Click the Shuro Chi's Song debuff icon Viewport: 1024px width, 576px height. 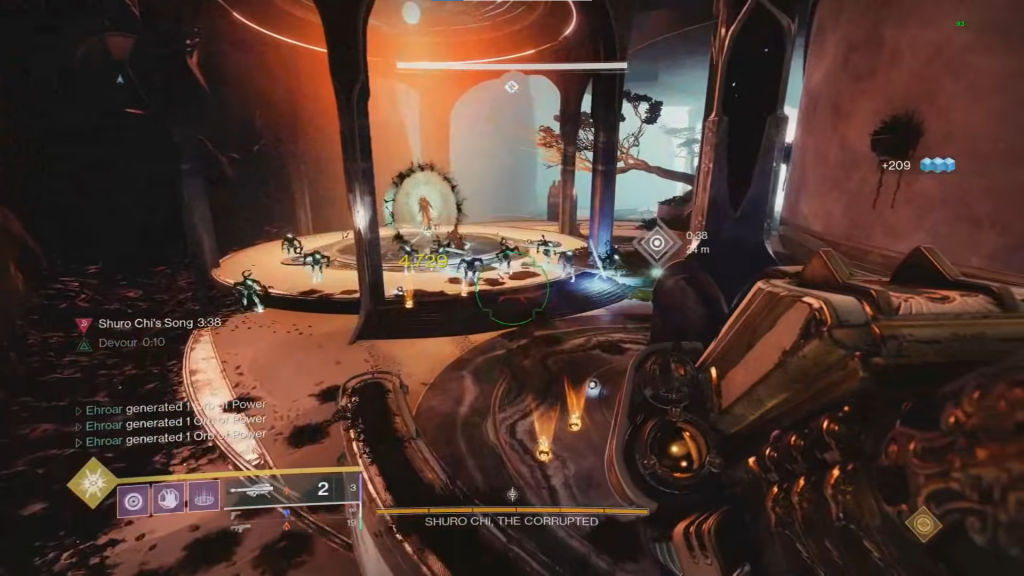[x=84, y=324]
